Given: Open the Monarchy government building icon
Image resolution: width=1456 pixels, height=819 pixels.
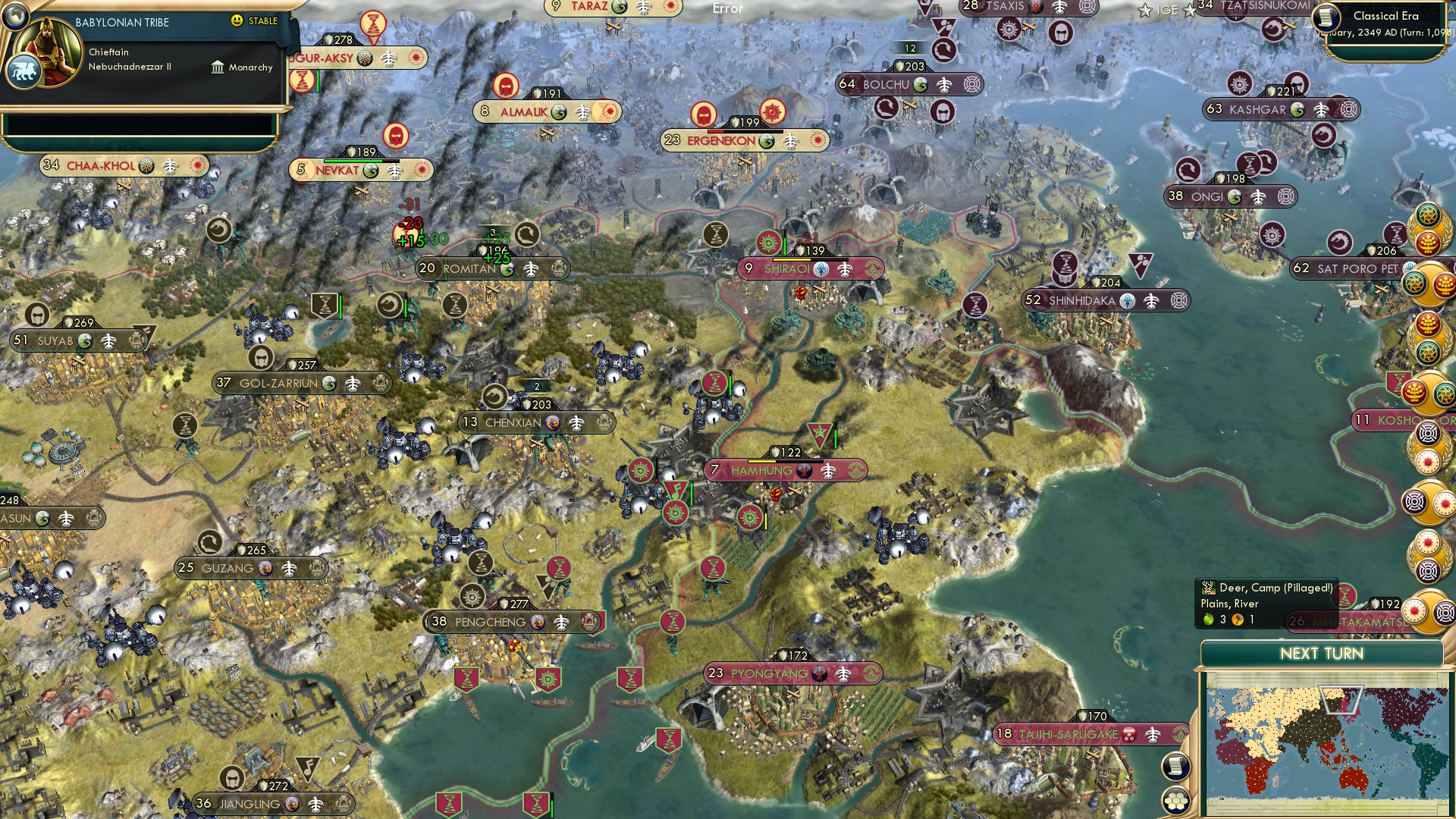Looking at the screenshot, I should tap(218, 67).
